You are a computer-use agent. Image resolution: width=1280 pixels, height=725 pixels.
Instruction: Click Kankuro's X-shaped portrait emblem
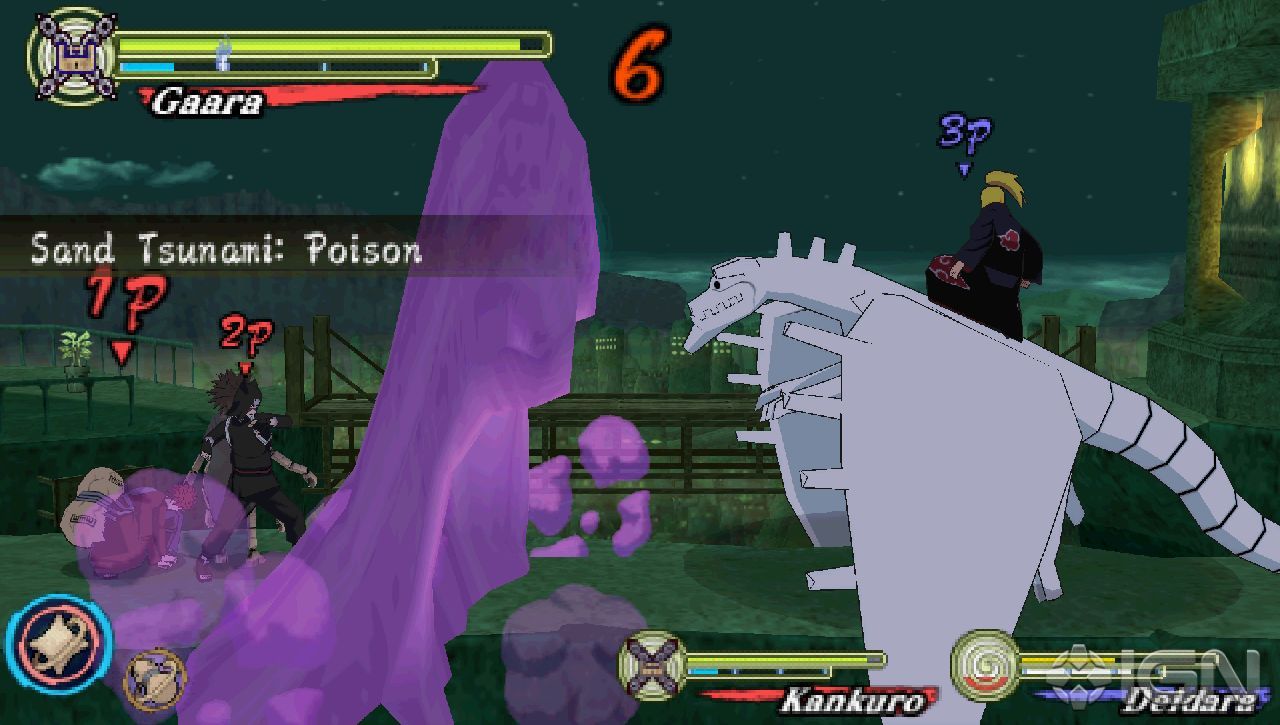coord(655,663)
